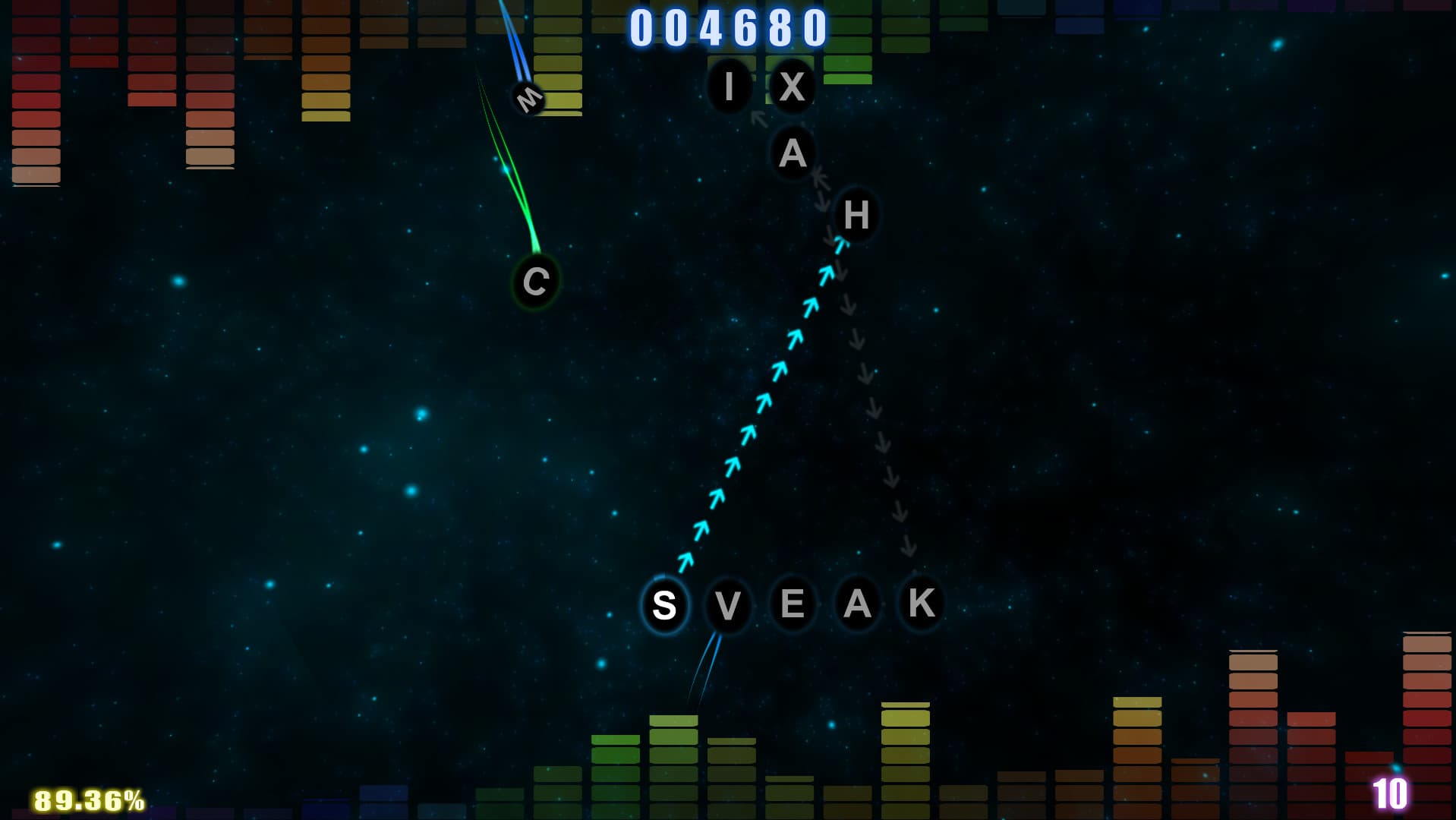Select the letter H orb
The image size is (1456, 820).
856,216
